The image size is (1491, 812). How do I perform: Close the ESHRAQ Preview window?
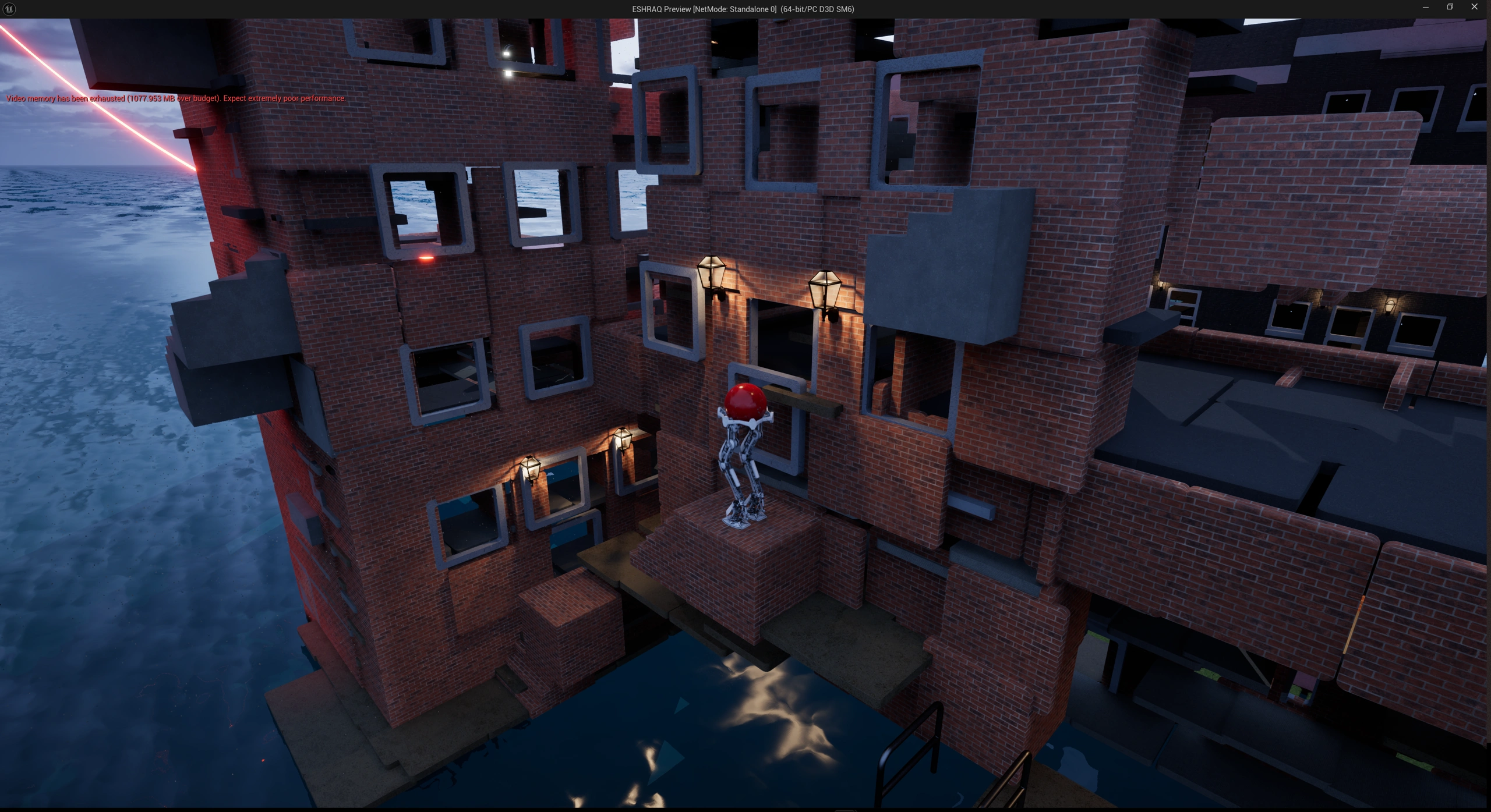click(x=1474, y=8)
